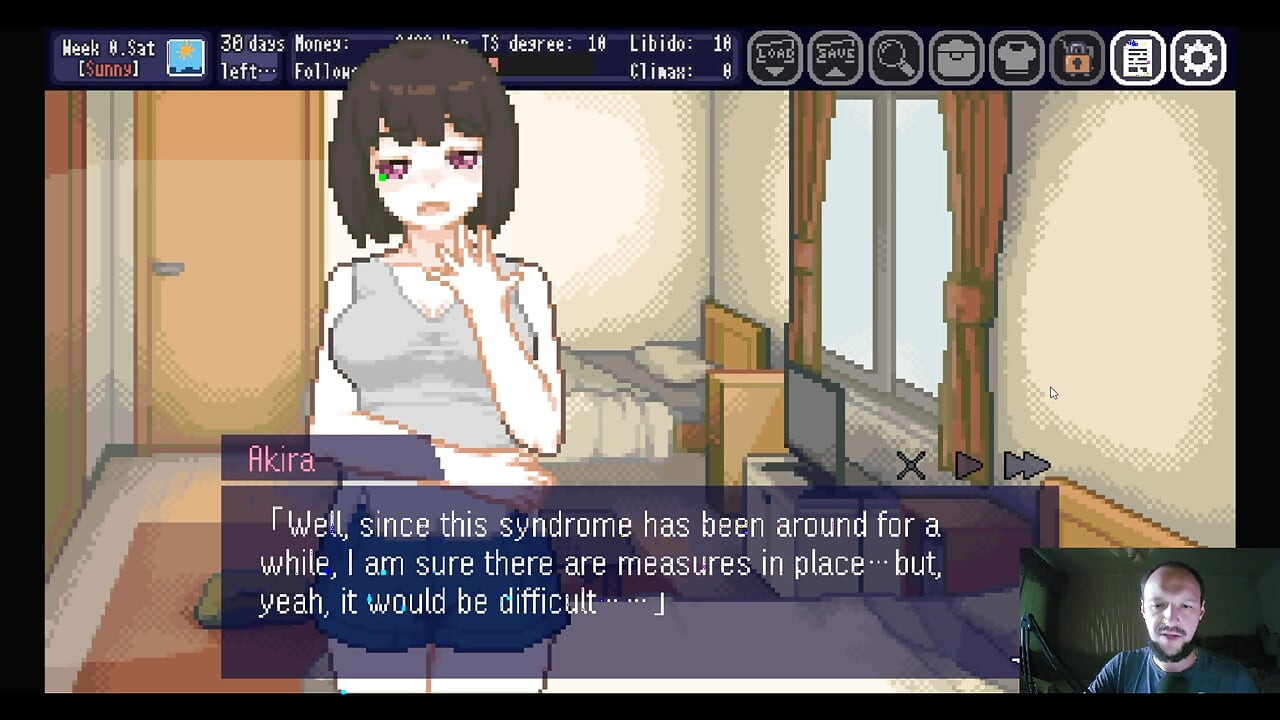Open the Save game menu
This screenshot has height=720, width=1280.
[x=835, y=58]
